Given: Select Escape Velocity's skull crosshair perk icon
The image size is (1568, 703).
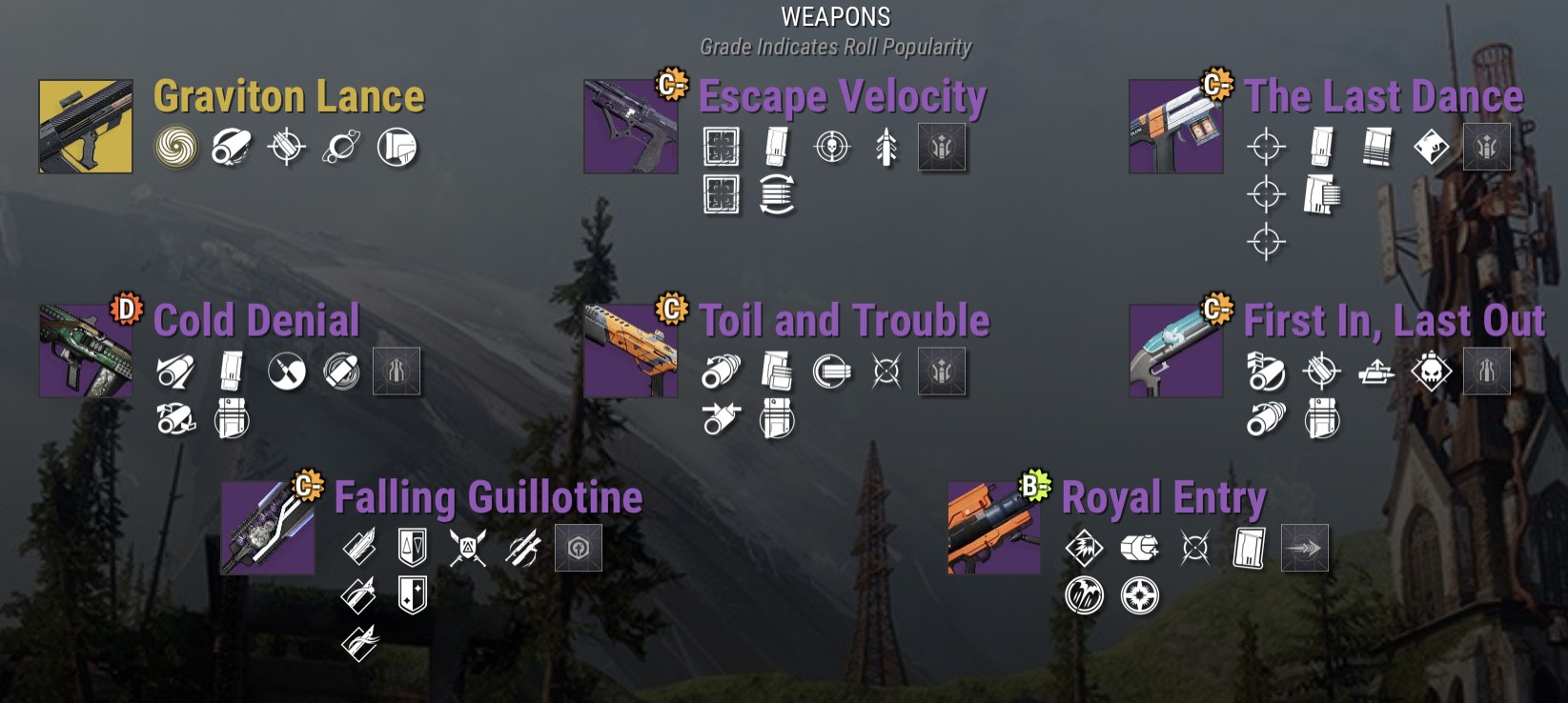Looking at the screenshot, I should tap(832, 148).
